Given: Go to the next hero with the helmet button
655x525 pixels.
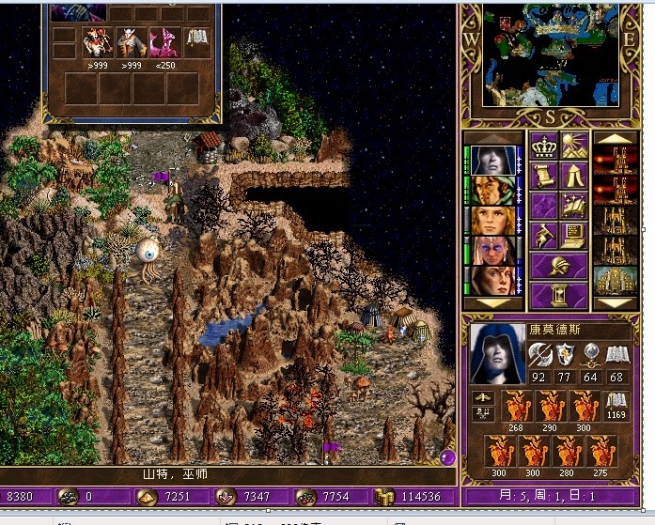Looking at the screenshot, I should tap(558, 266).
